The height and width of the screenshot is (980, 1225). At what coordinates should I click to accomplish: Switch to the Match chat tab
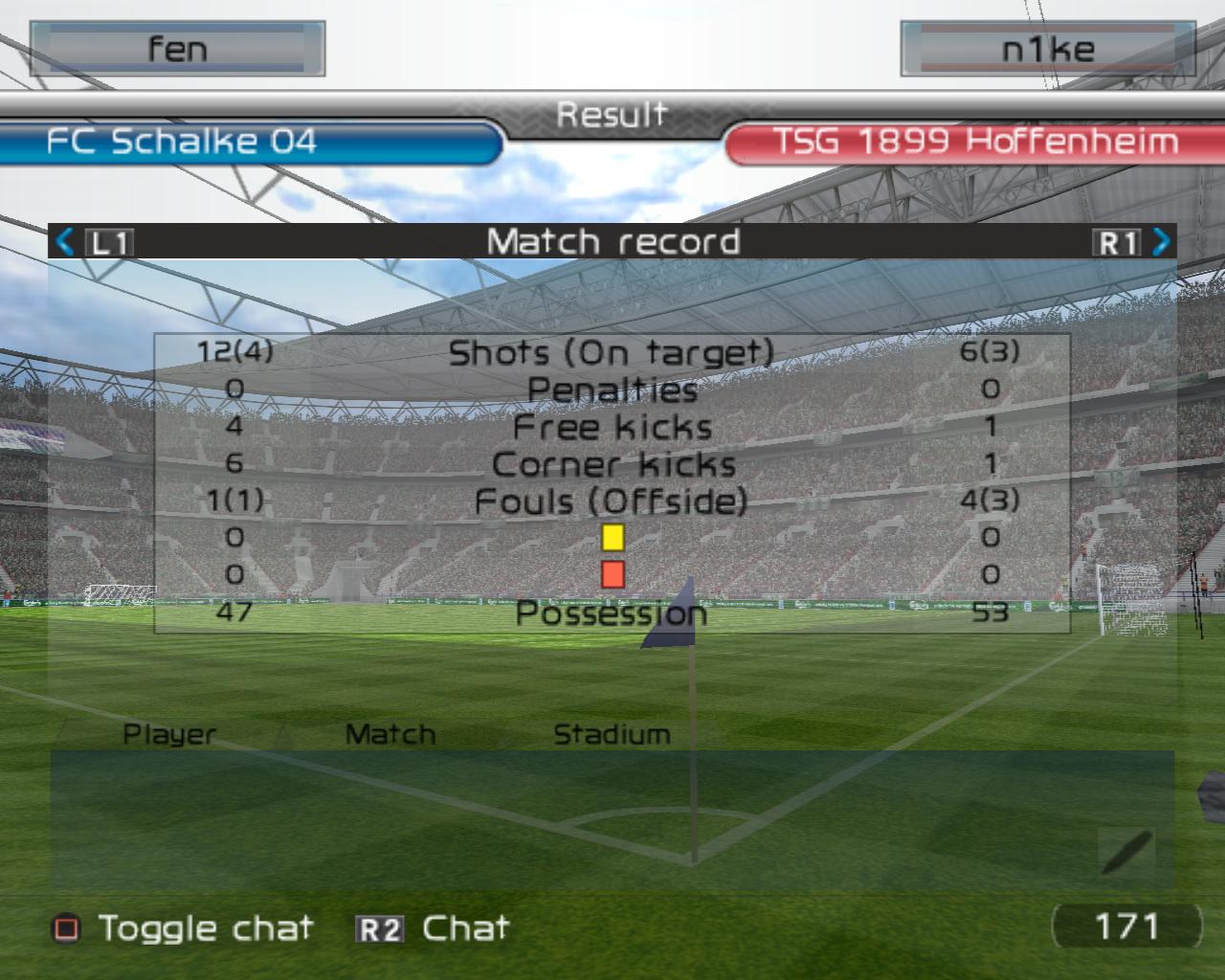pos(390,734)
